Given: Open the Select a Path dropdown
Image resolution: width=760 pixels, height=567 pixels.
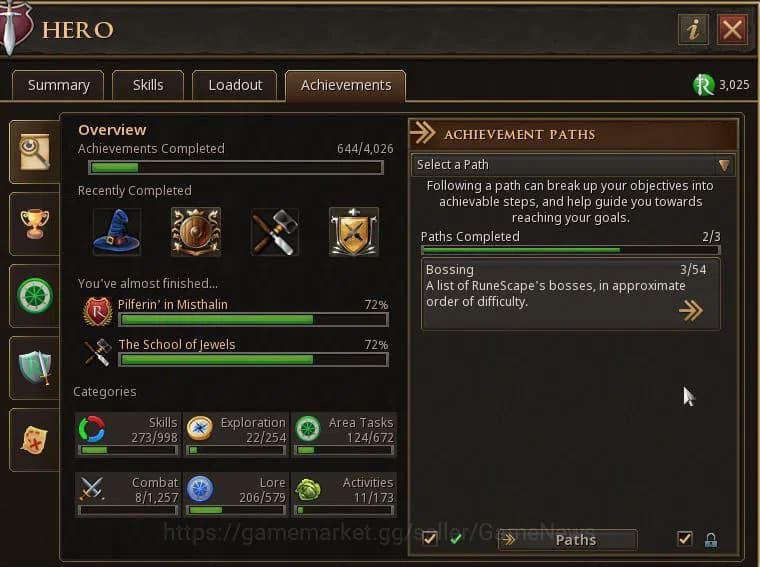Looking at the screenshot, I should (573, 165).
